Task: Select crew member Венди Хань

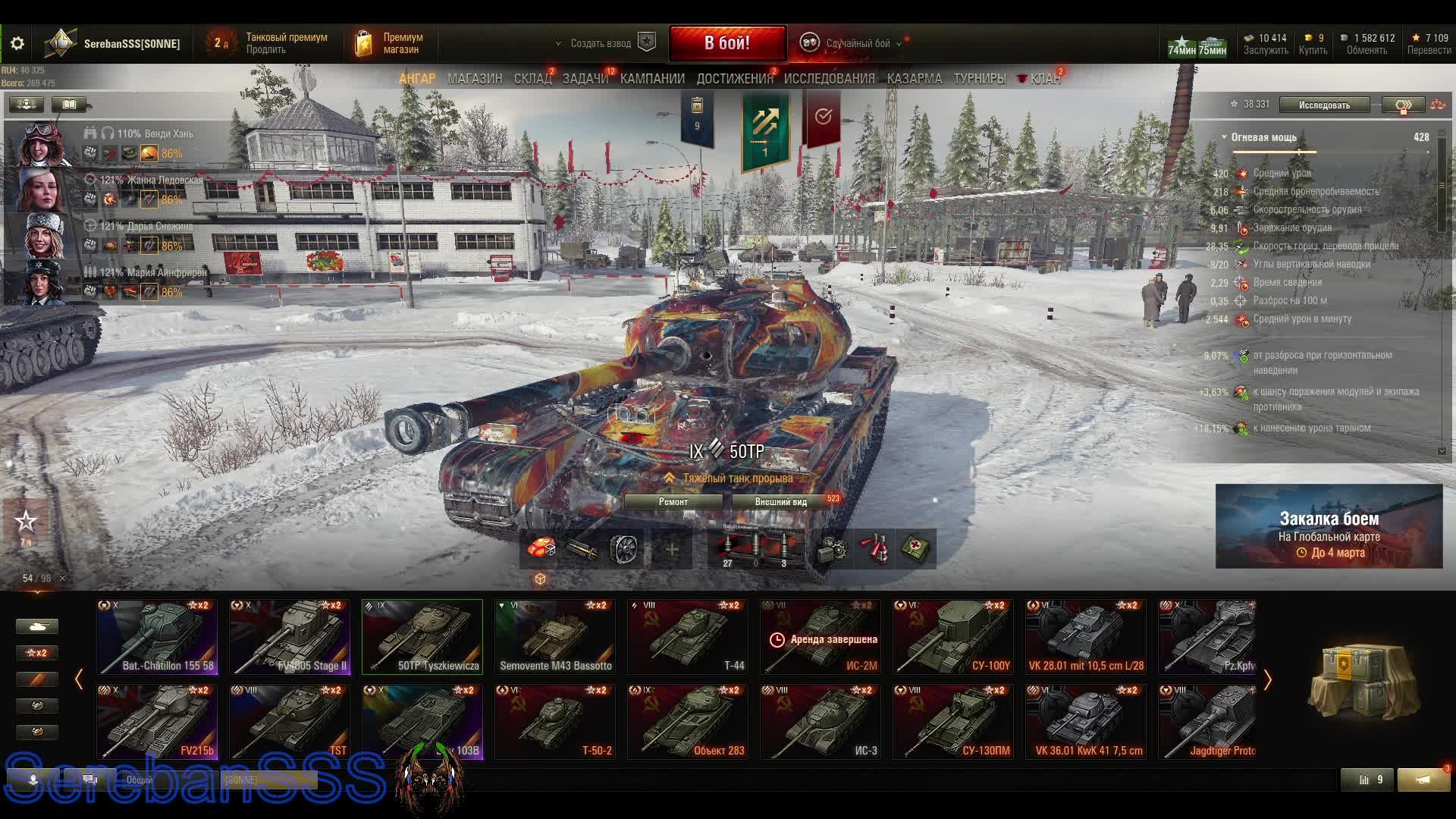Action: (x=121, y=143)
